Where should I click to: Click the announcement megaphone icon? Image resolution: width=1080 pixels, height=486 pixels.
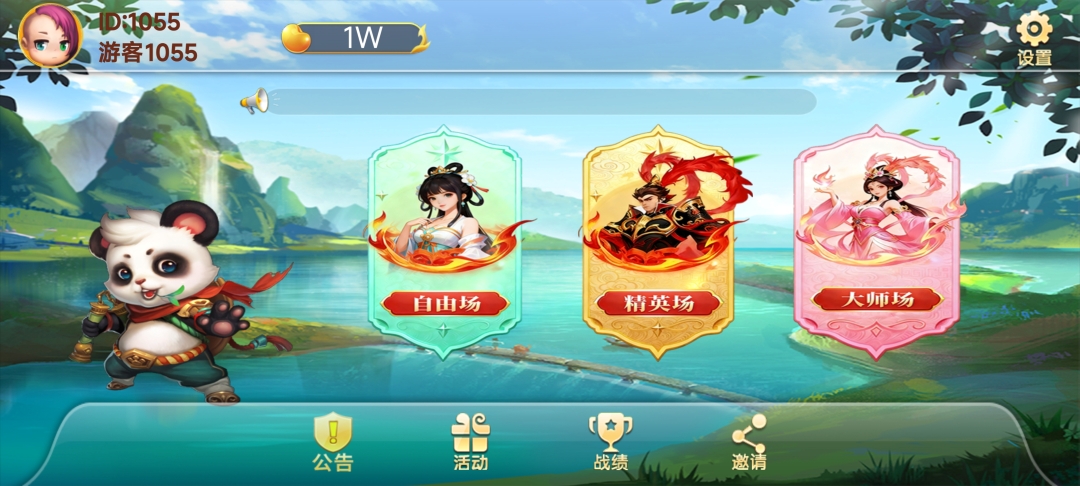click(254, 100)
